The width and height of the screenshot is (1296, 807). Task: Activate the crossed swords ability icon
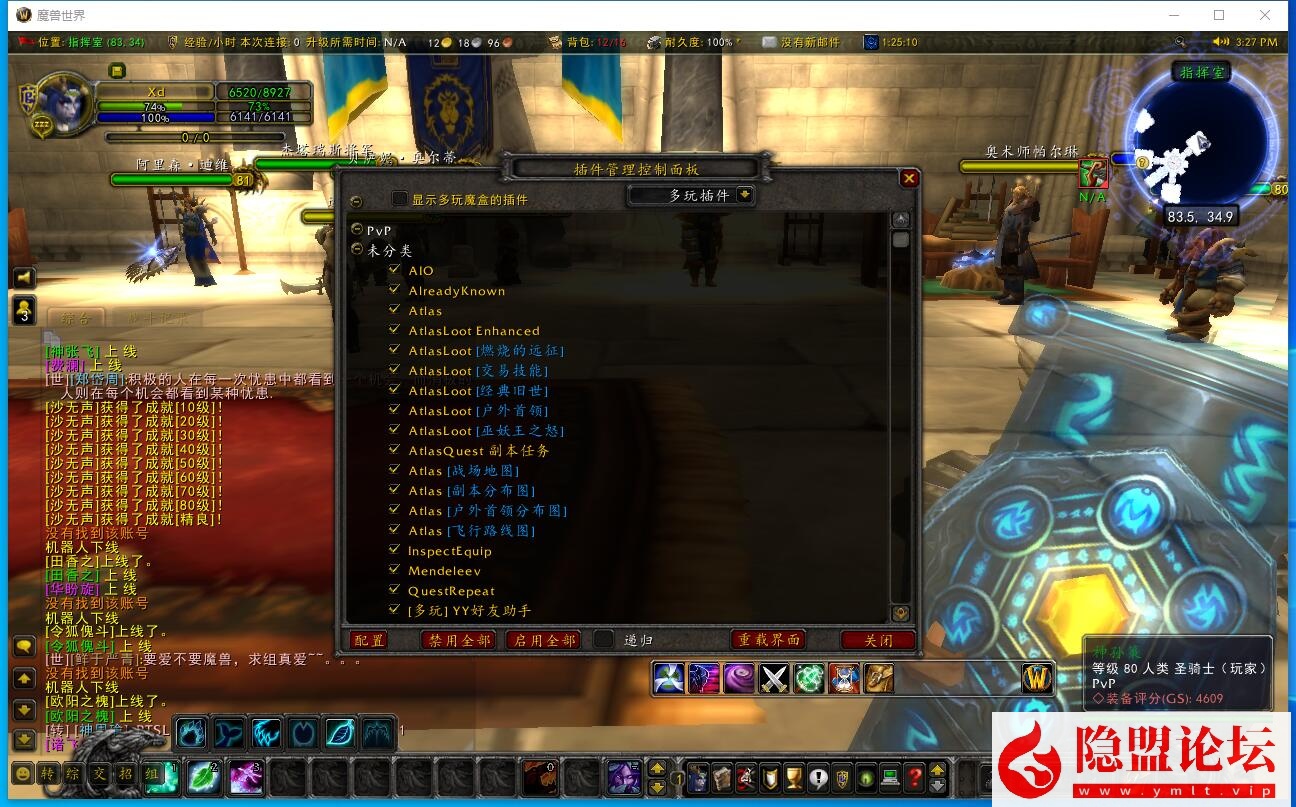coord(775,679)
